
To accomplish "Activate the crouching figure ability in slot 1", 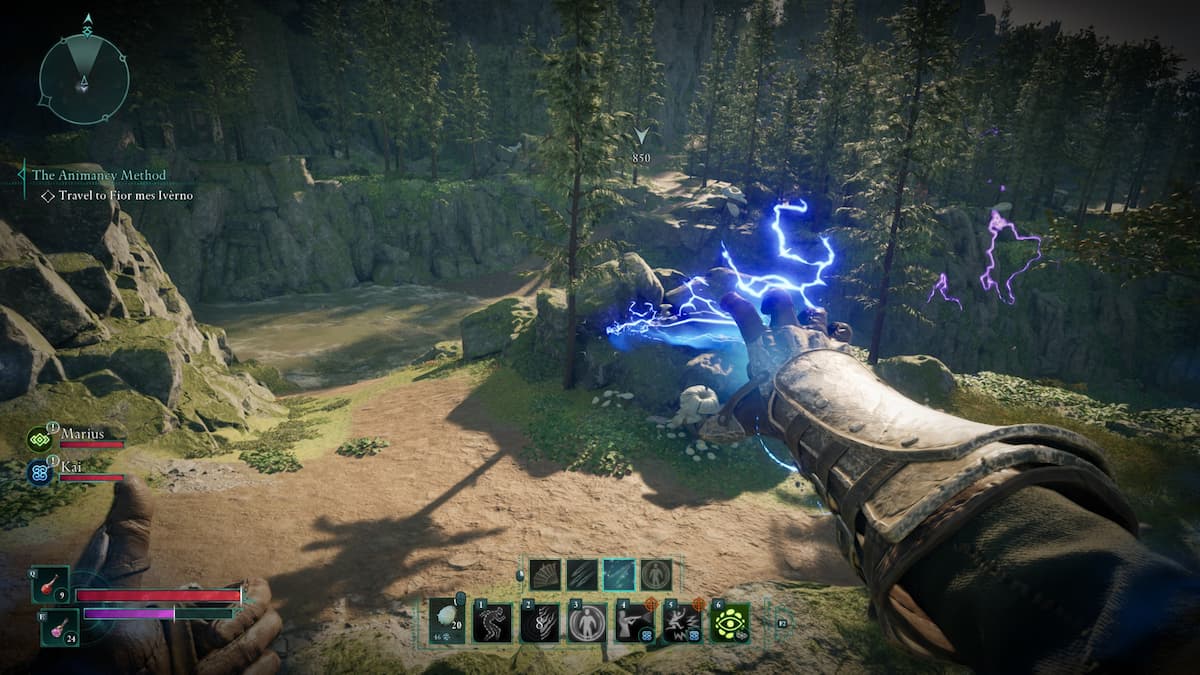I will [493, 622].
